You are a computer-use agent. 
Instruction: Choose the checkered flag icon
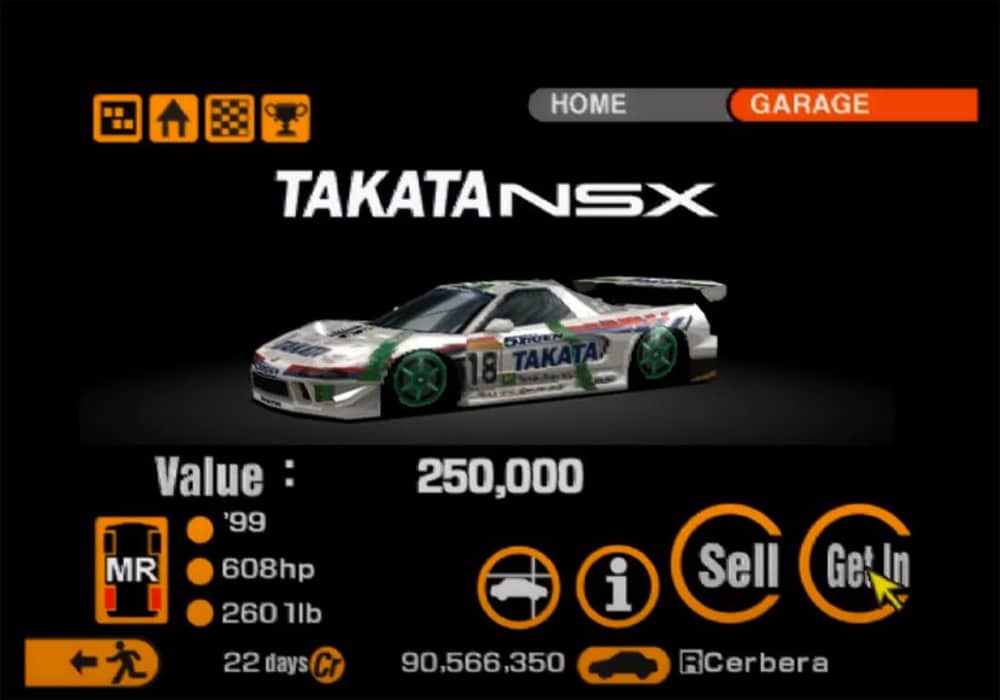[229, 119]
